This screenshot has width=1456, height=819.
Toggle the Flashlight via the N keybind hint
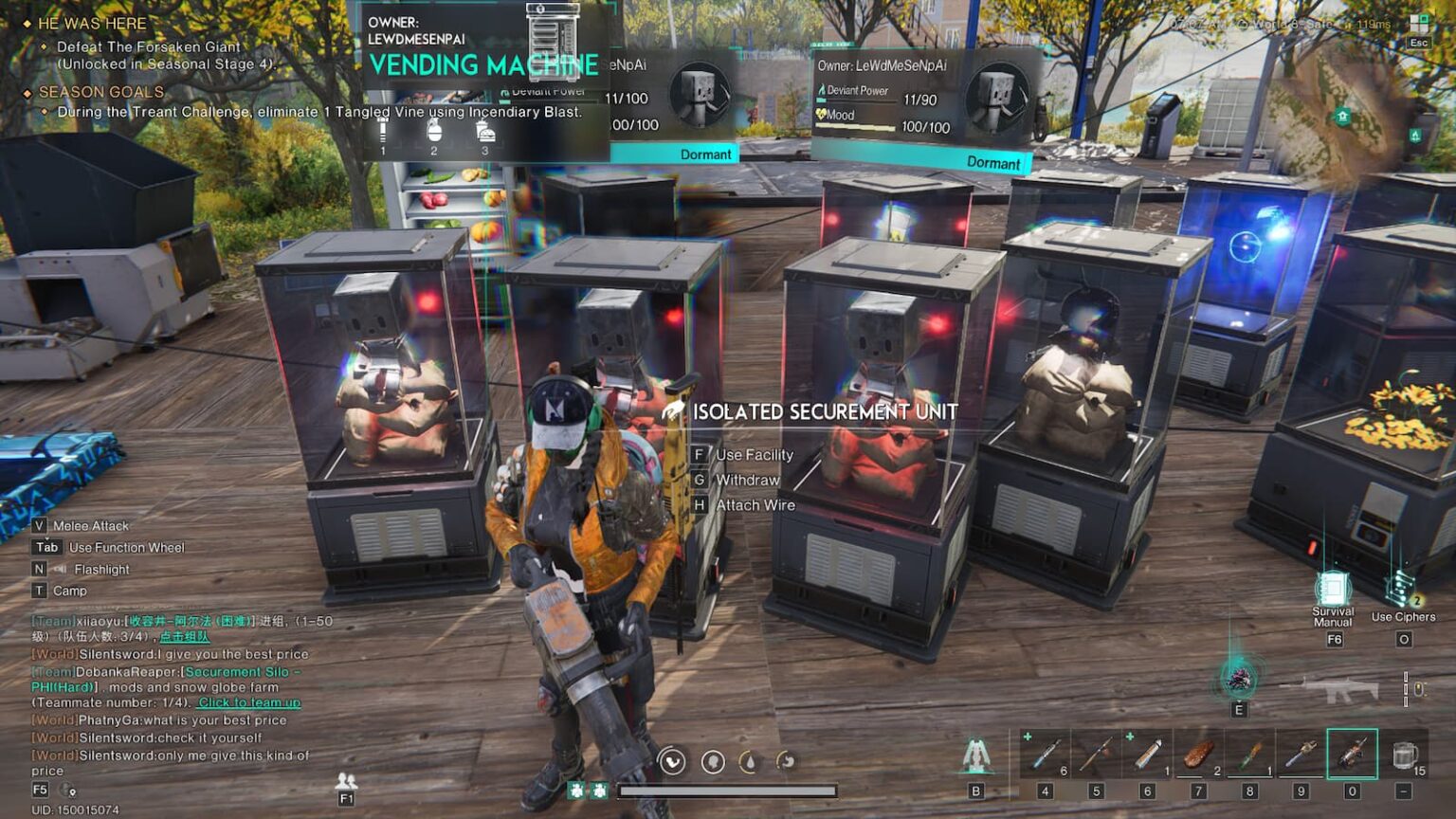(39, 569)
